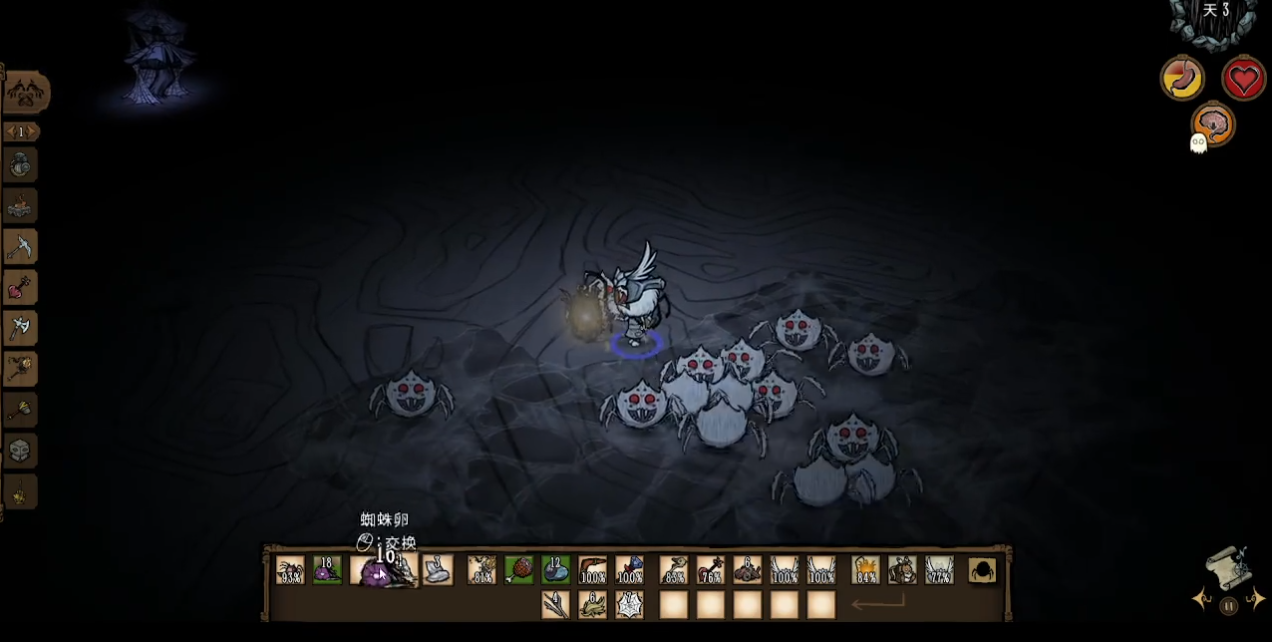The image size is (1272, 642).
Task: Select the twigs stack of 4
Action: pos(556,604)
